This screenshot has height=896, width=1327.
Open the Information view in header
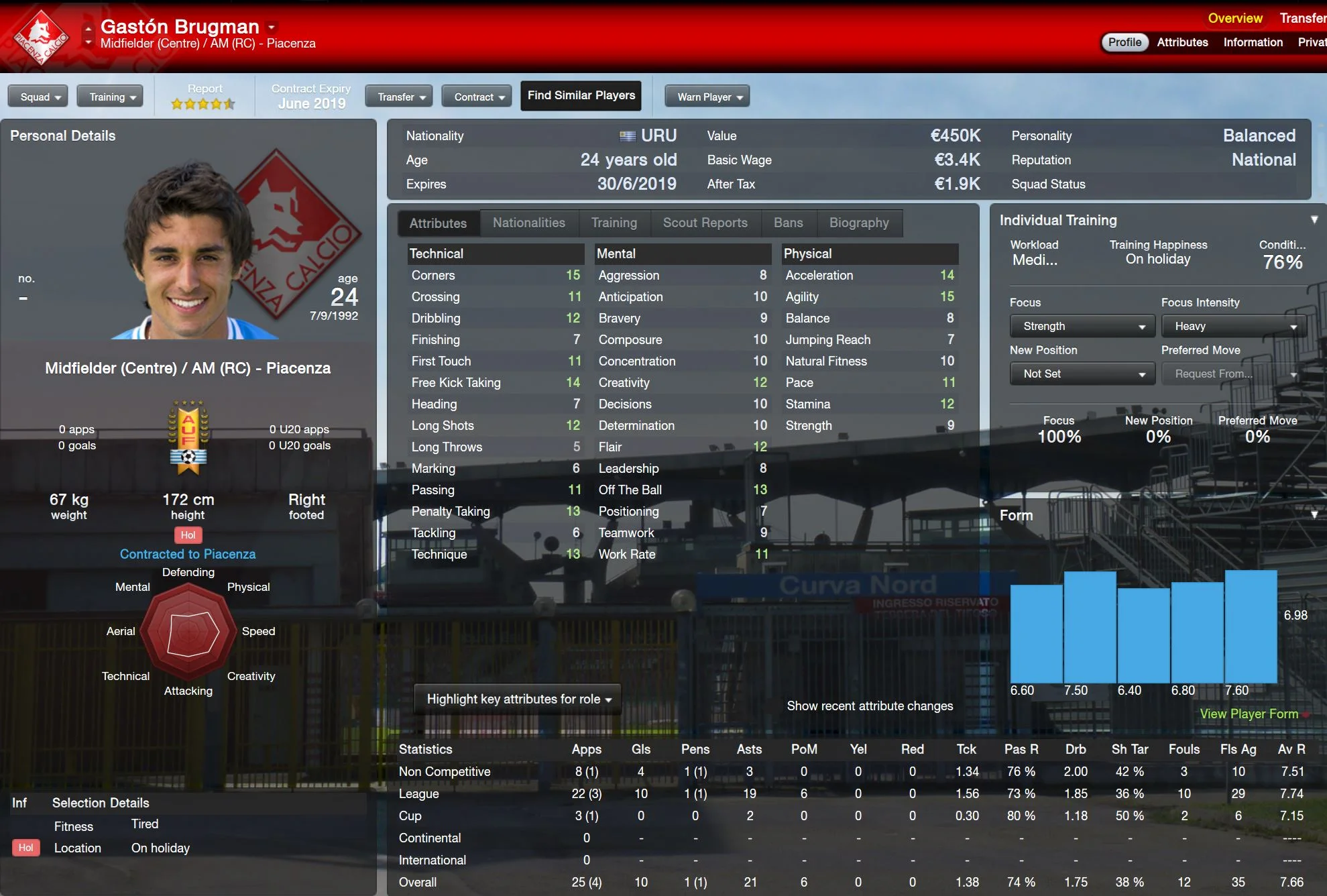pos(1253,42)
